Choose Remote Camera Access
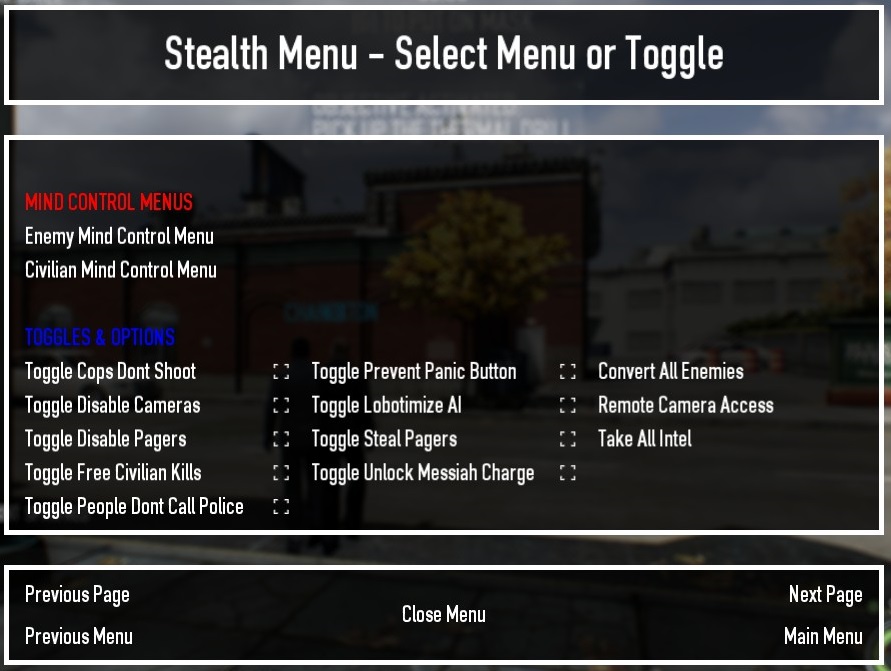 685,406
